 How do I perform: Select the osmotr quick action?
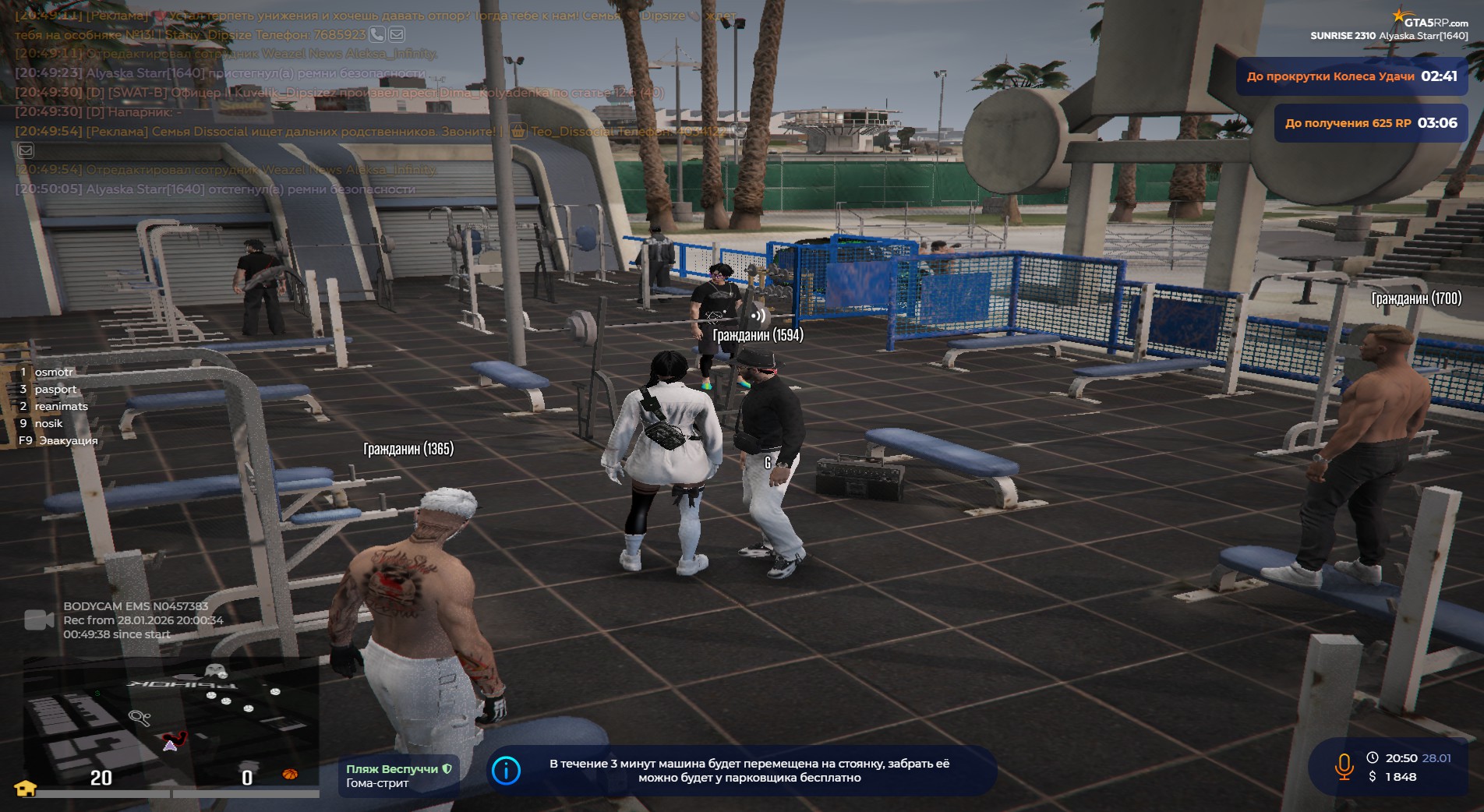coord(53,372)
